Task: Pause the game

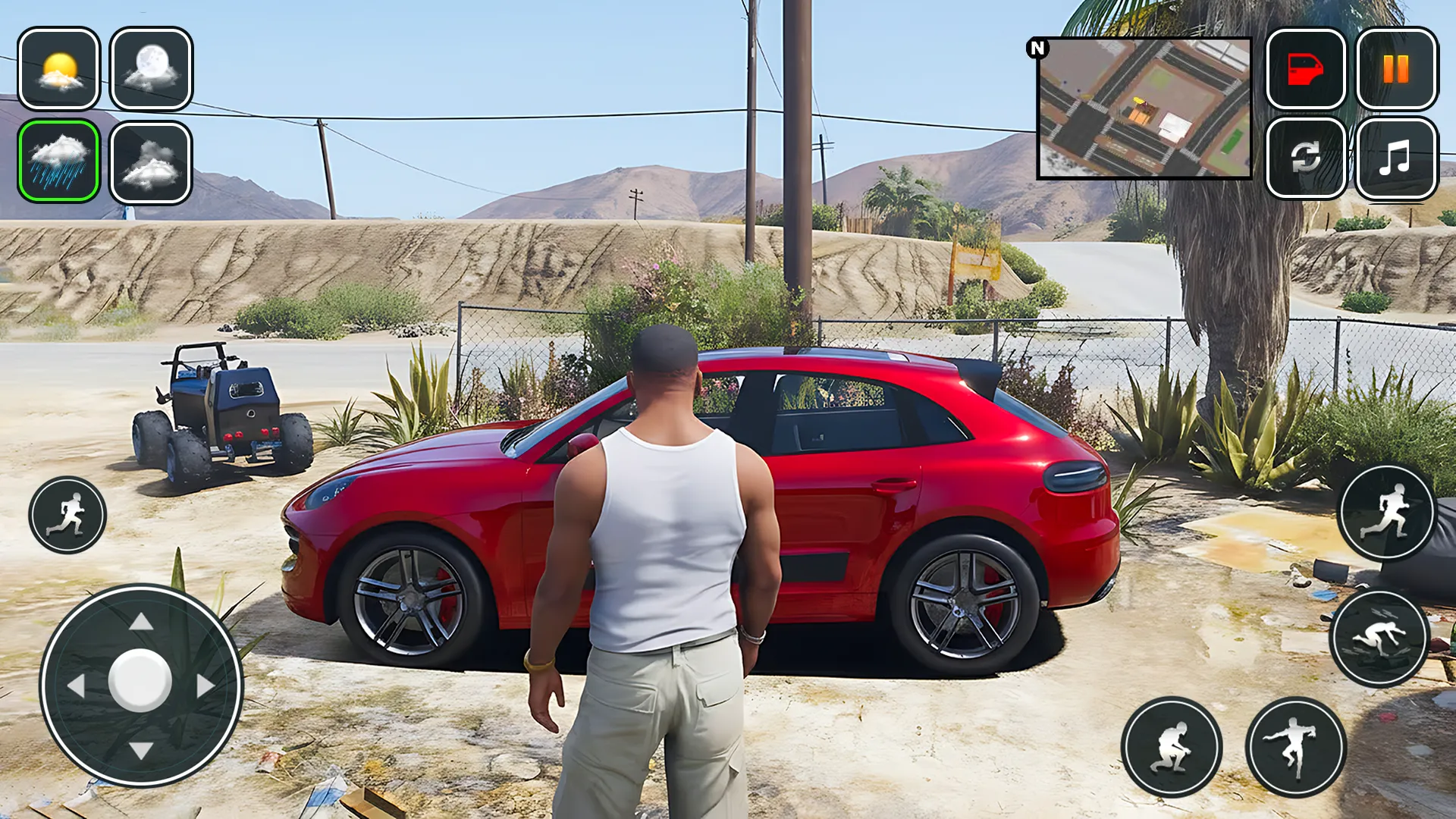Action: coord(1396,69)
